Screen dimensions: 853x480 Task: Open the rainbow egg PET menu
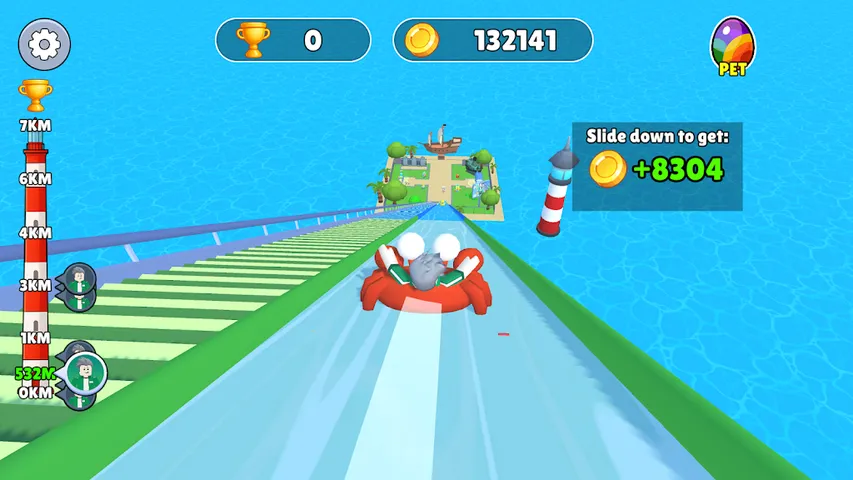(x=732, y=46)
